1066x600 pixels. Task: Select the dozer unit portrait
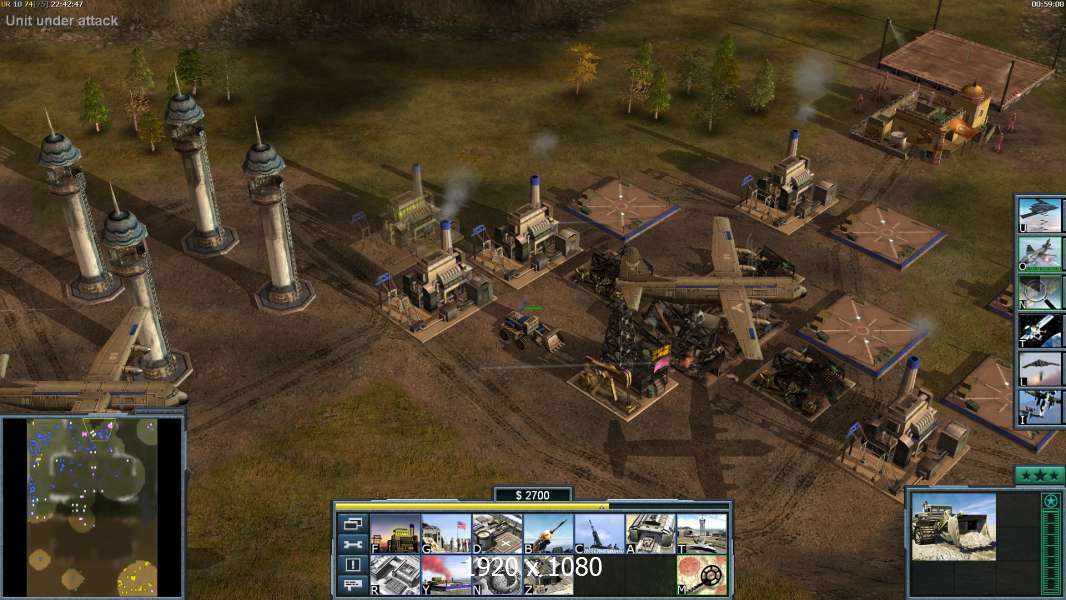(x=953, y=526)
